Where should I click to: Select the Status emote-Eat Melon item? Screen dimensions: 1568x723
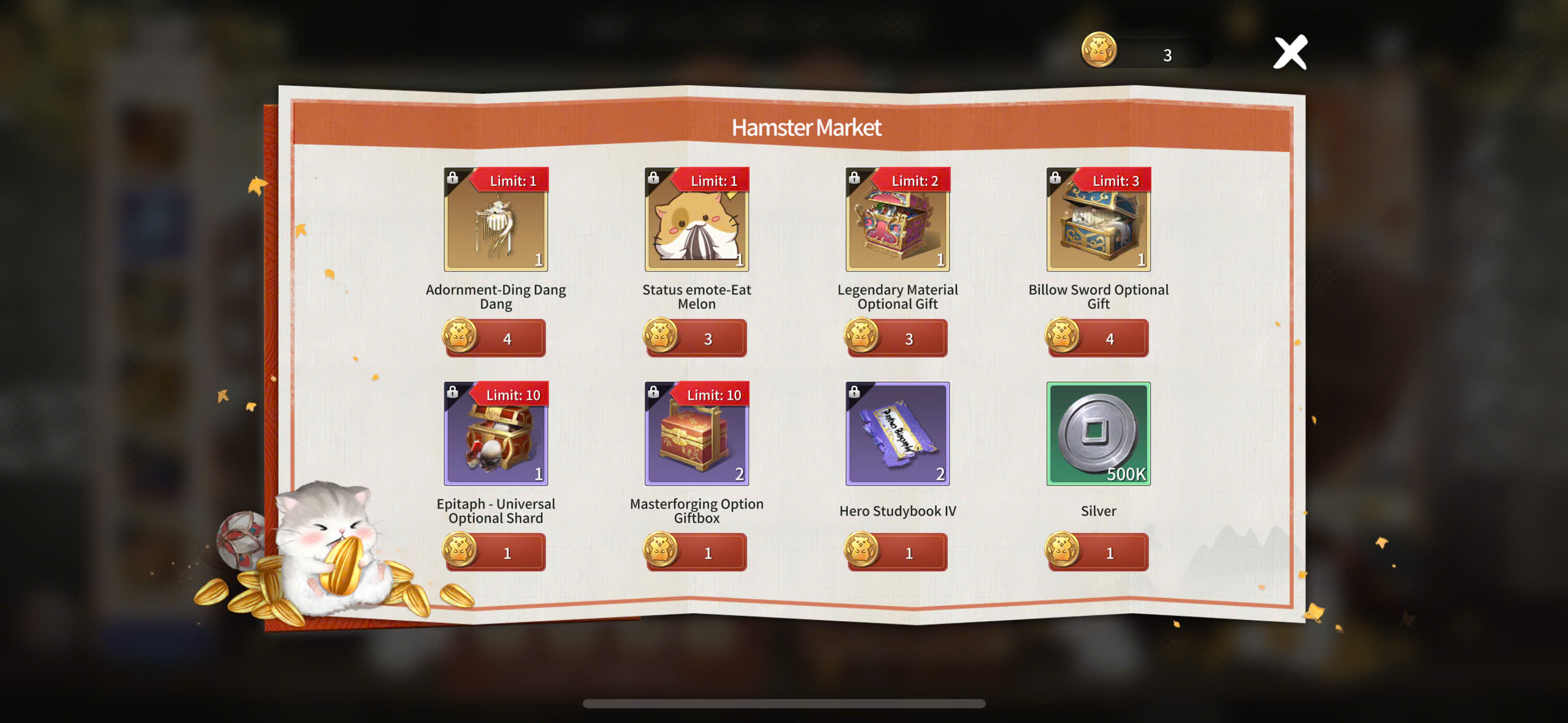coord(696,220)
